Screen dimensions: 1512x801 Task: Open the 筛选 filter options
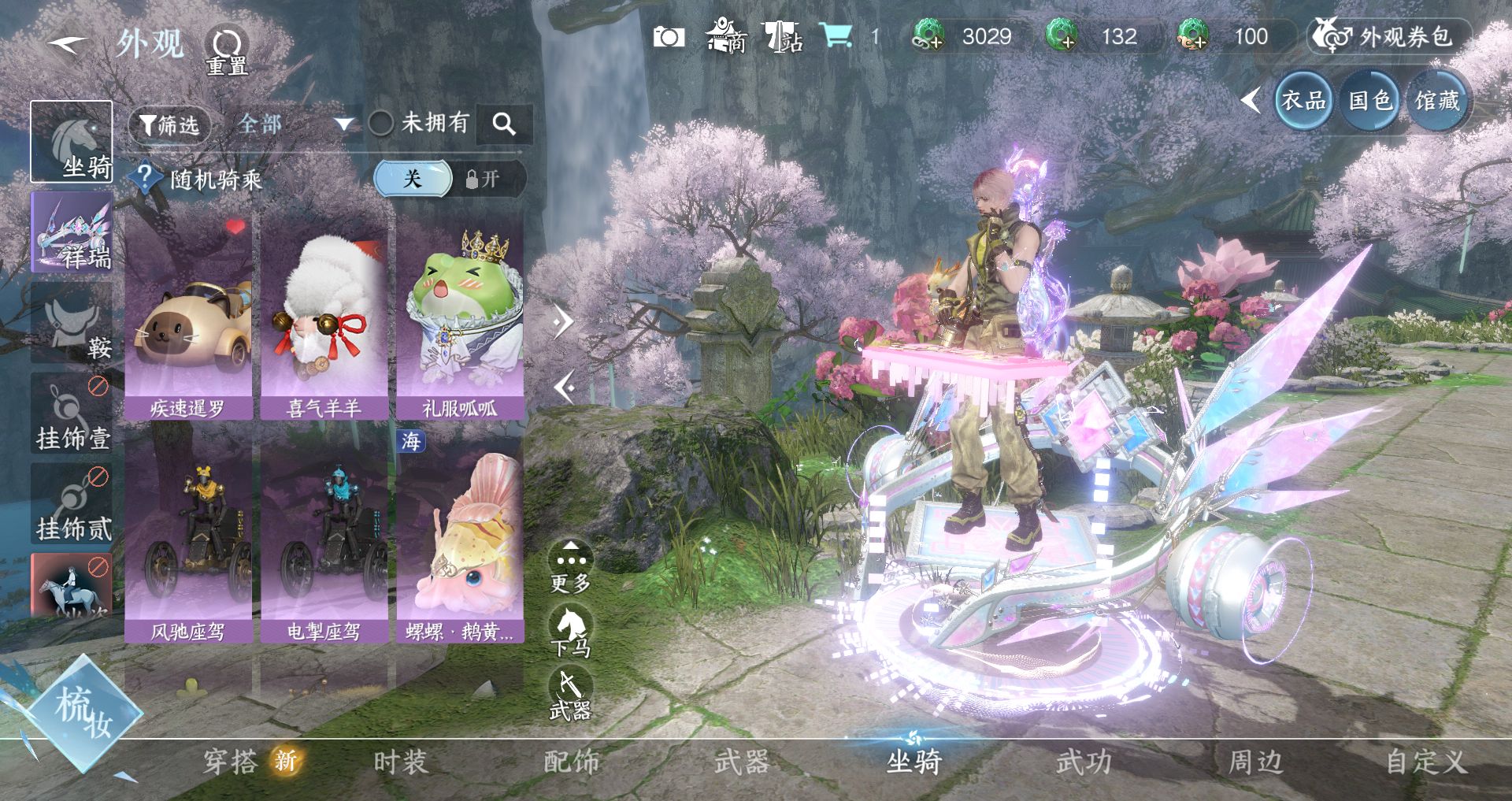(169, 124)
